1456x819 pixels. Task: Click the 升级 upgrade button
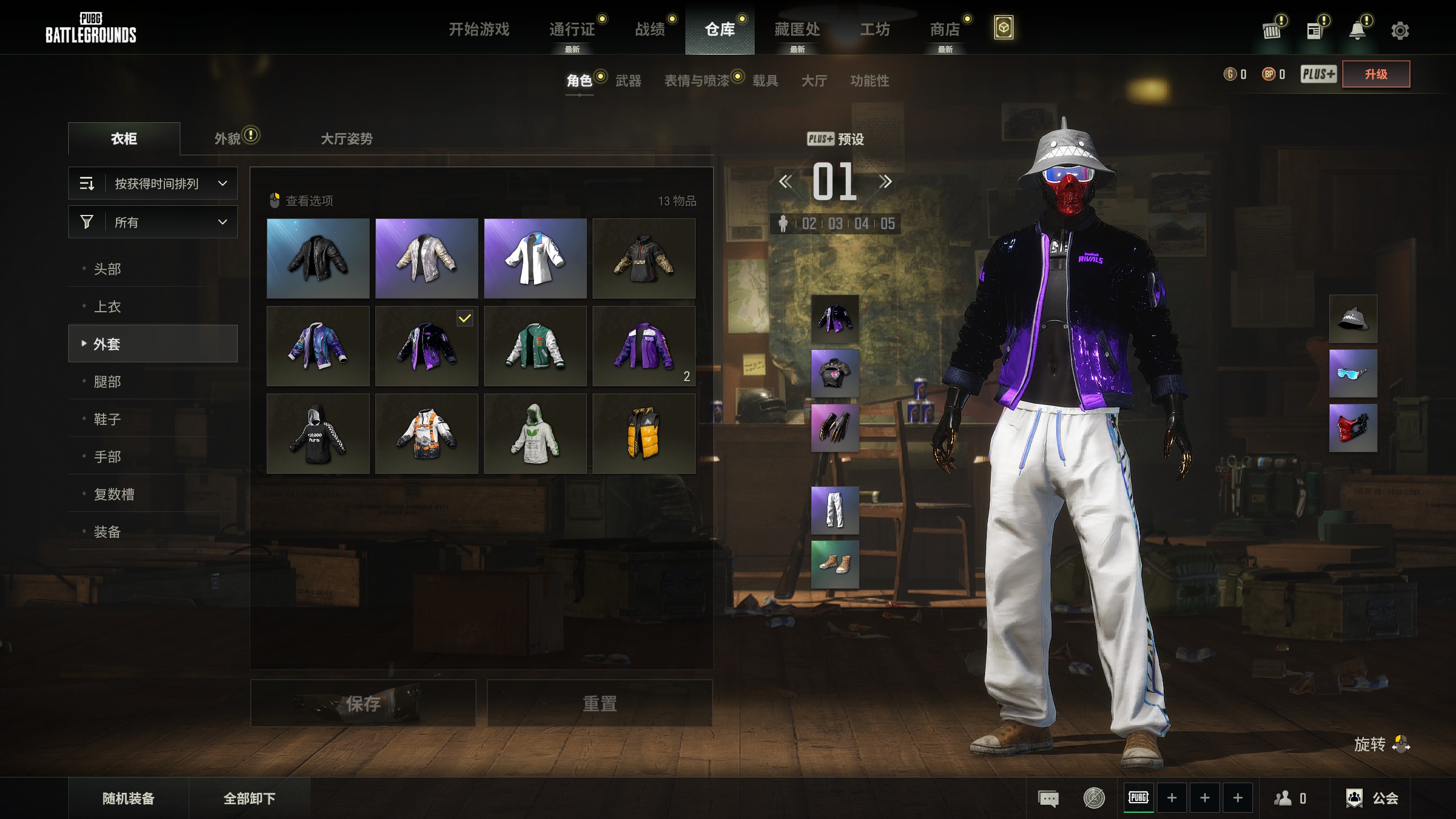(x=1376, y=75)
